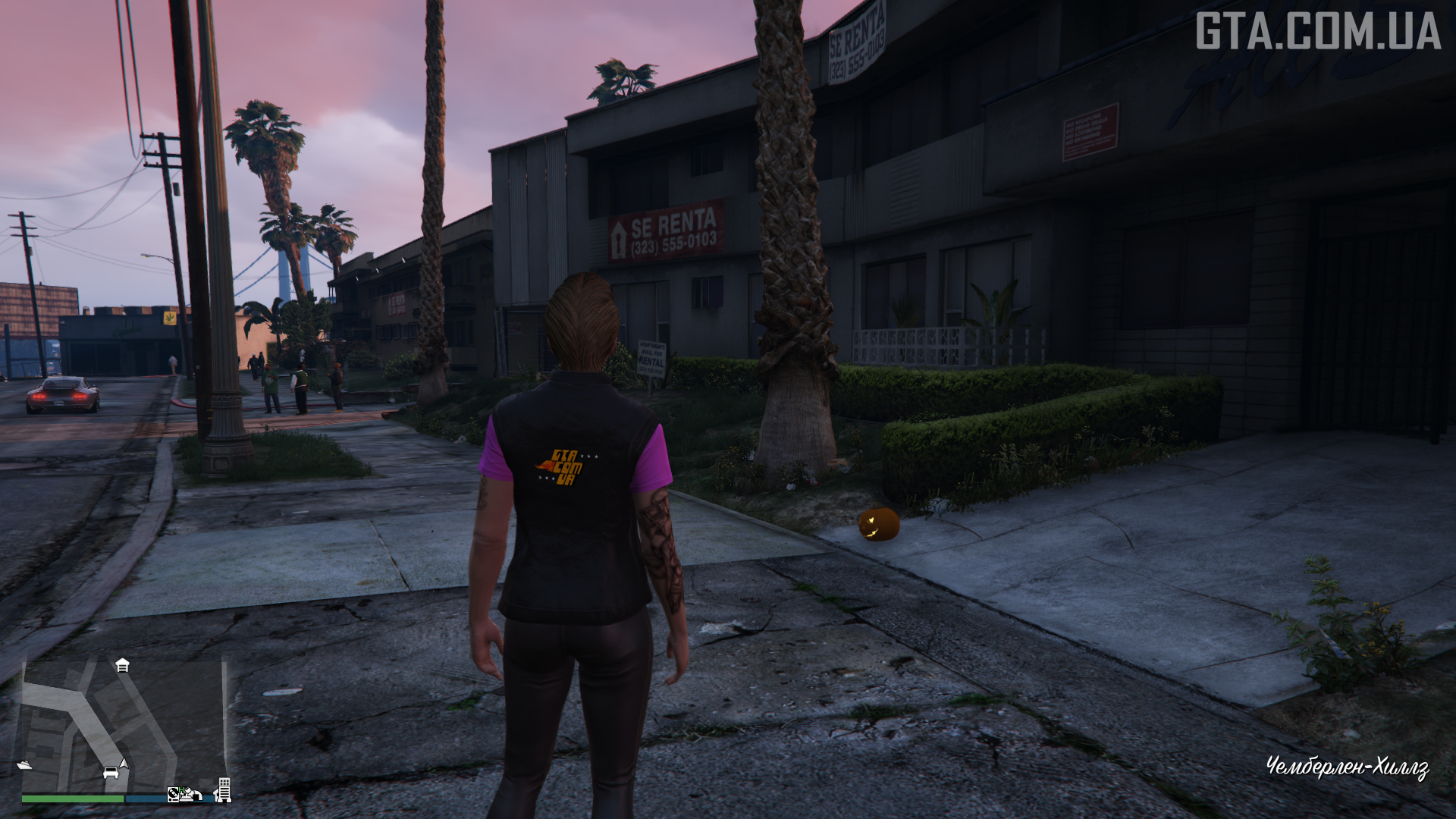
Task: Select the office building marker on the minimap
Action: click(x=223, y=789)
